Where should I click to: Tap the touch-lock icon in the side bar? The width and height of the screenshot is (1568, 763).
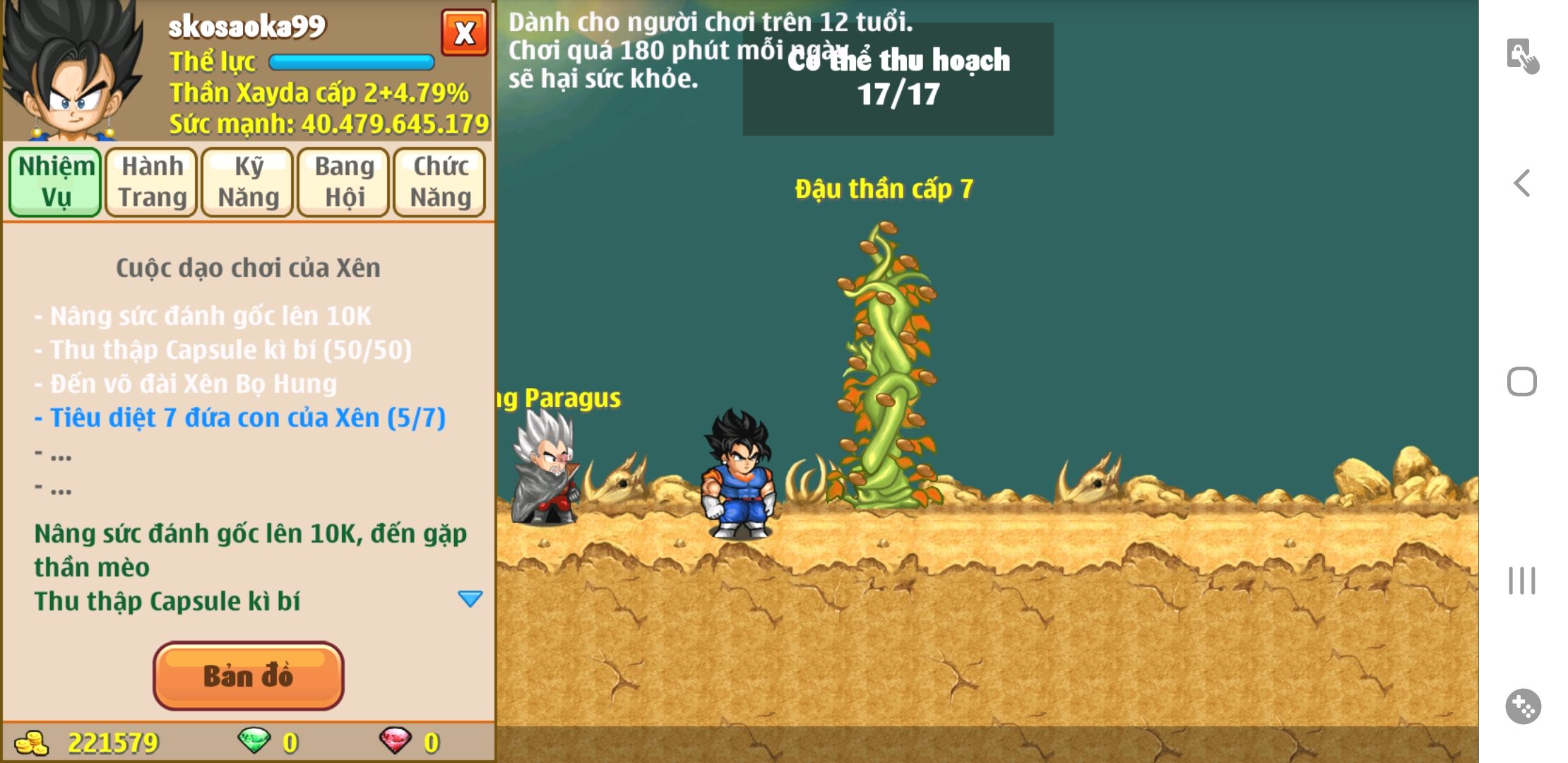pos(1522,55)
